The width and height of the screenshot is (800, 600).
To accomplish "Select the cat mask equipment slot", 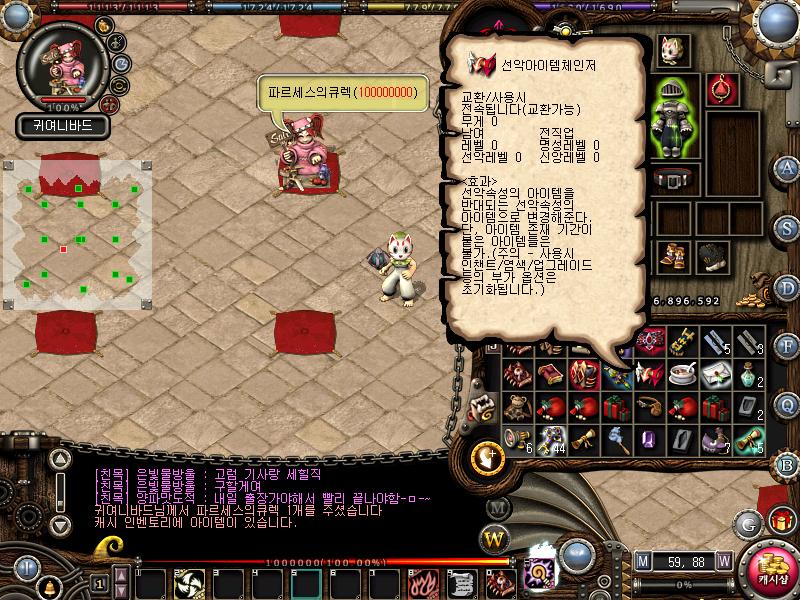I will click(x=673, y=51).
